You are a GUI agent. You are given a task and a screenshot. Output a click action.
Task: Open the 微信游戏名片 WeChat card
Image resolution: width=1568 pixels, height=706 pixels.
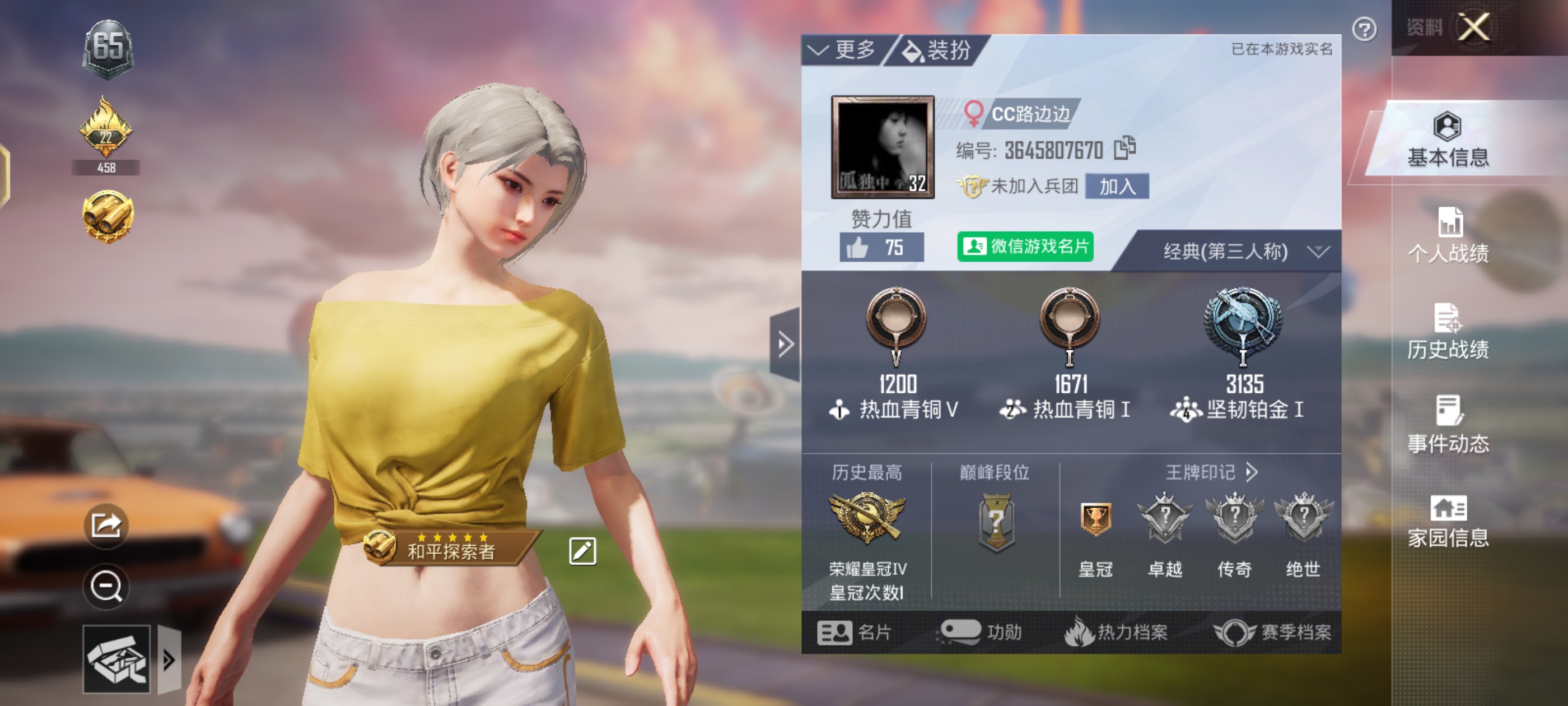pyautogui.click(x=1025, y=246)
